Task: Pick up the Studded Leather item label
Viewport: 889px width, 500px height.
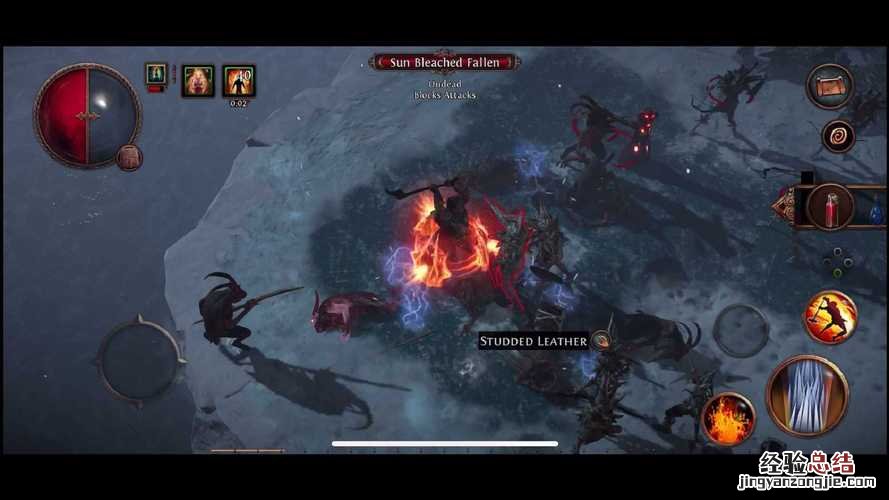Action: 533,342
